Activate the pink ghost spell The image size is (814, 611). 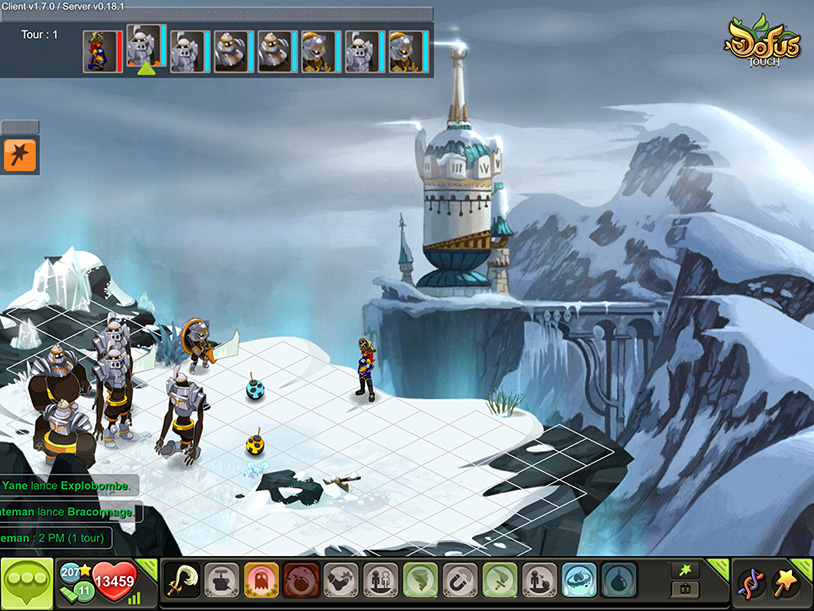pos(260,580)
